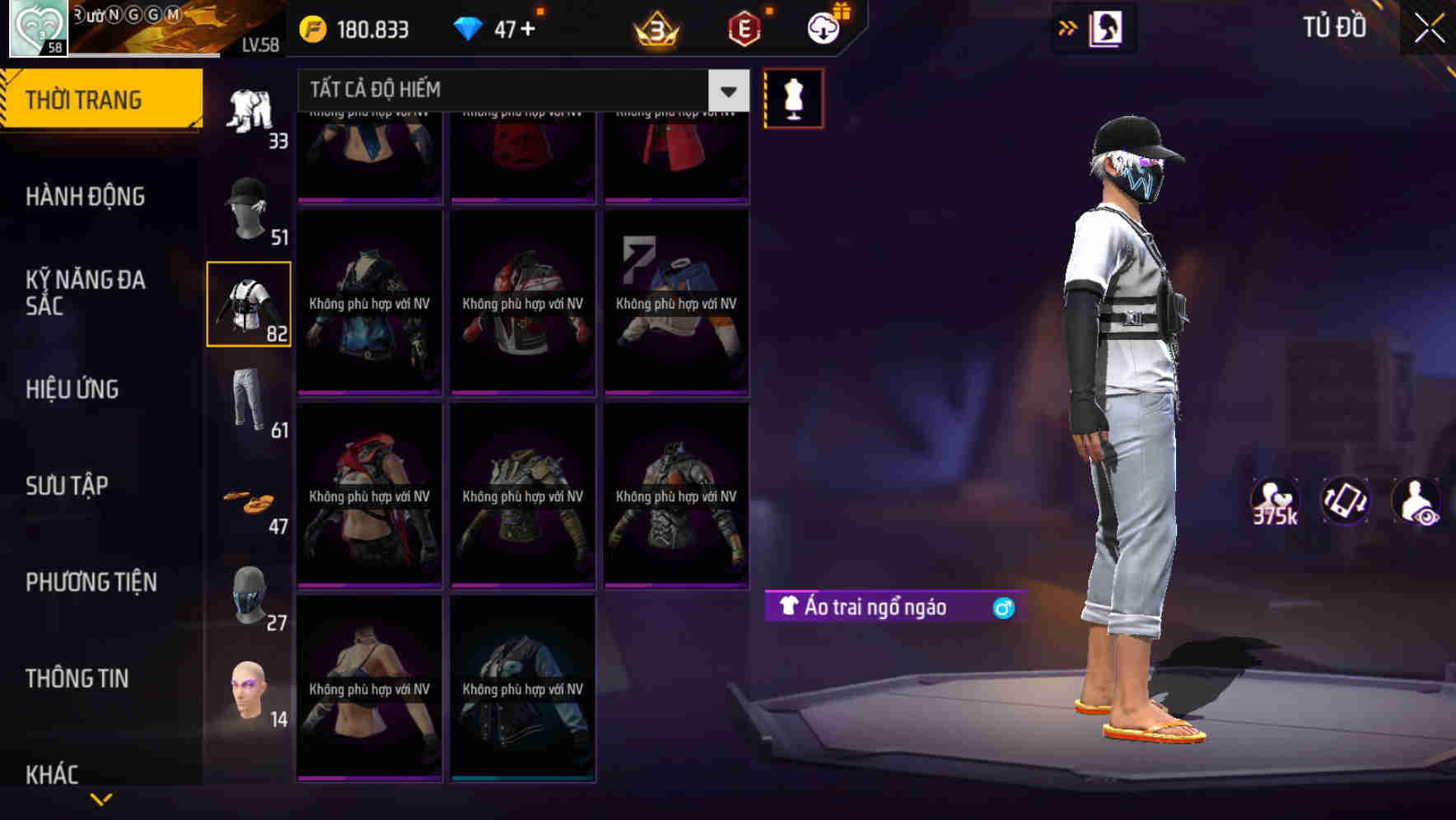
Task: Click the rank badge showing level 3 crown
Action: [652, 27]
